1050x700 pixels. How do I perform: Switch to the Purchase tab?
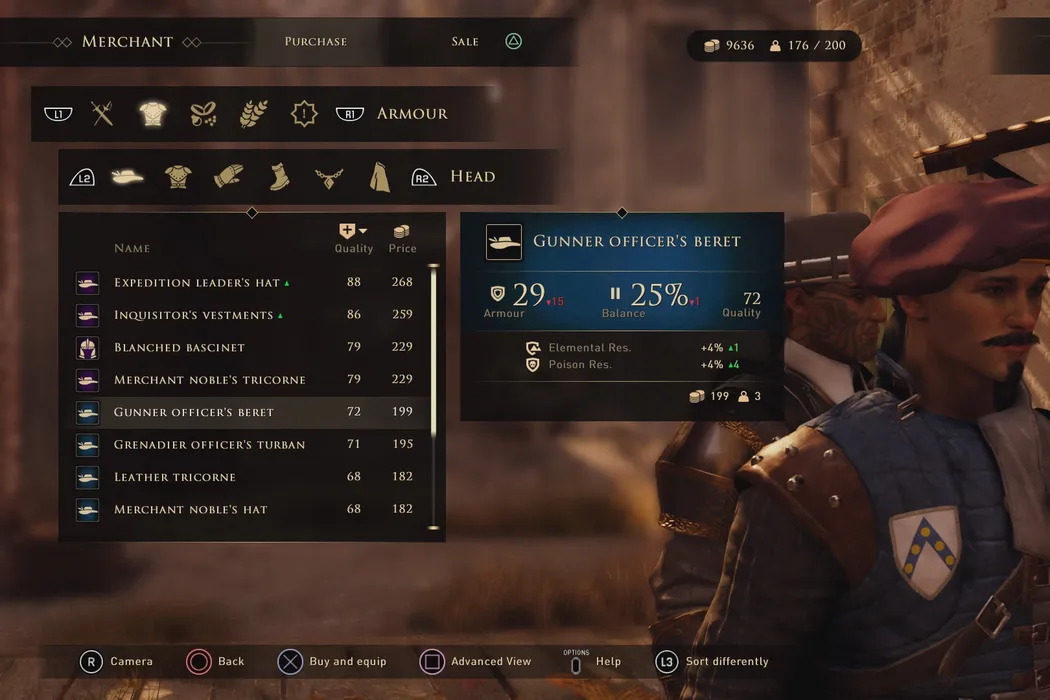pyautogui.click(x=315, y=42)
